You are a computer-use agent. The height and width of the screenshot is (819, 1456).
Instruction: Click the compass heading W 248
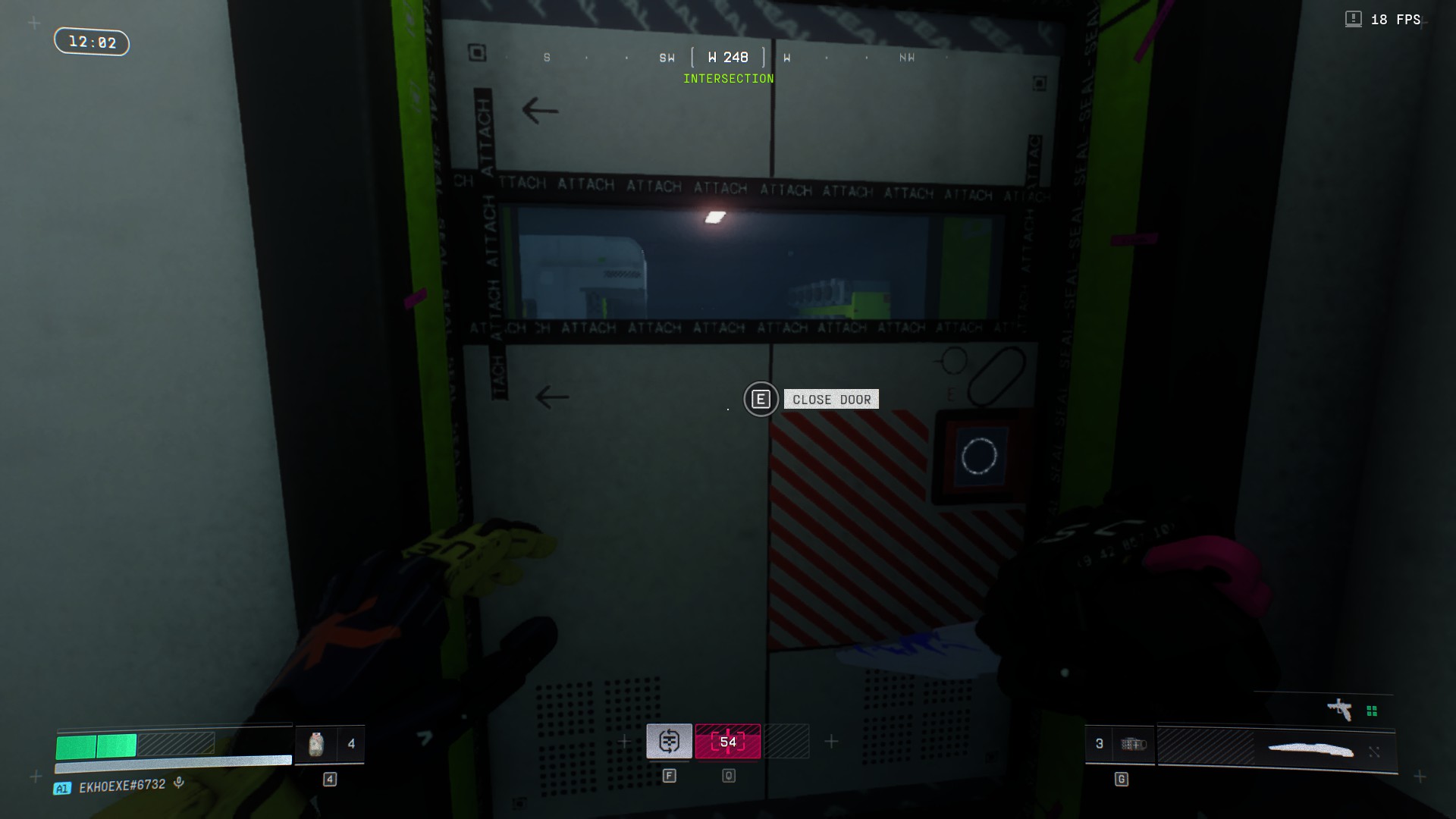pyautogui.click(x=728, y=58)
